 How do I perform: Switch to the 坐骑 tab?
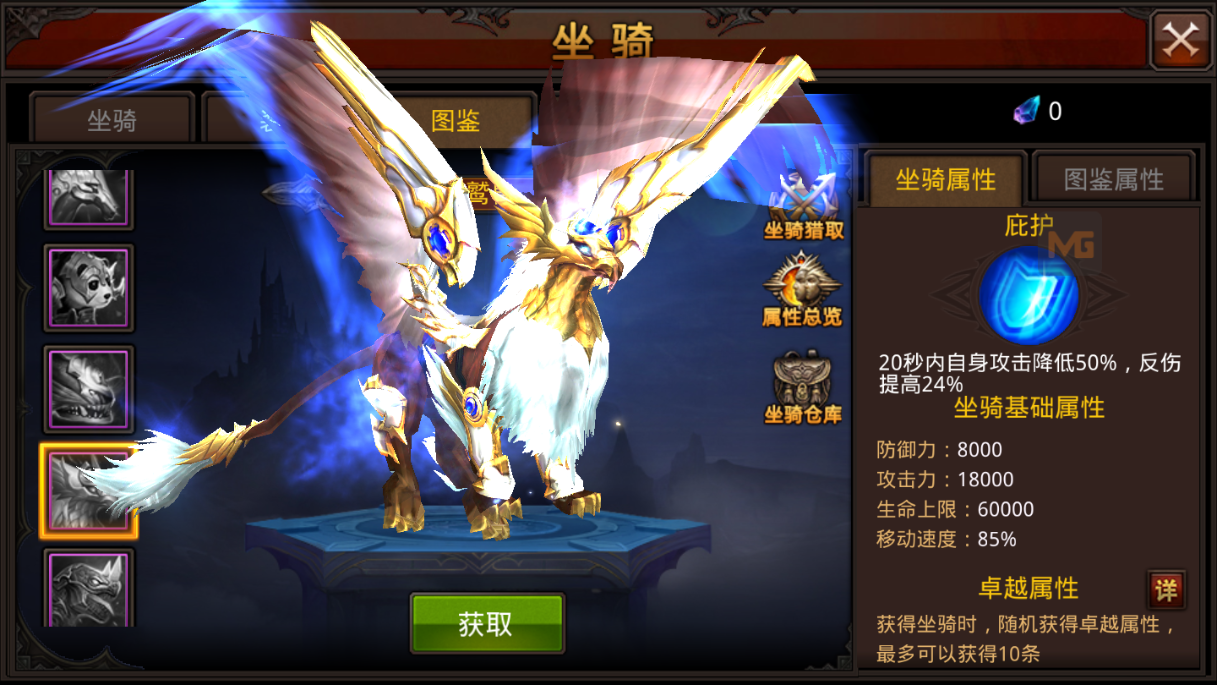coord(111,121)
